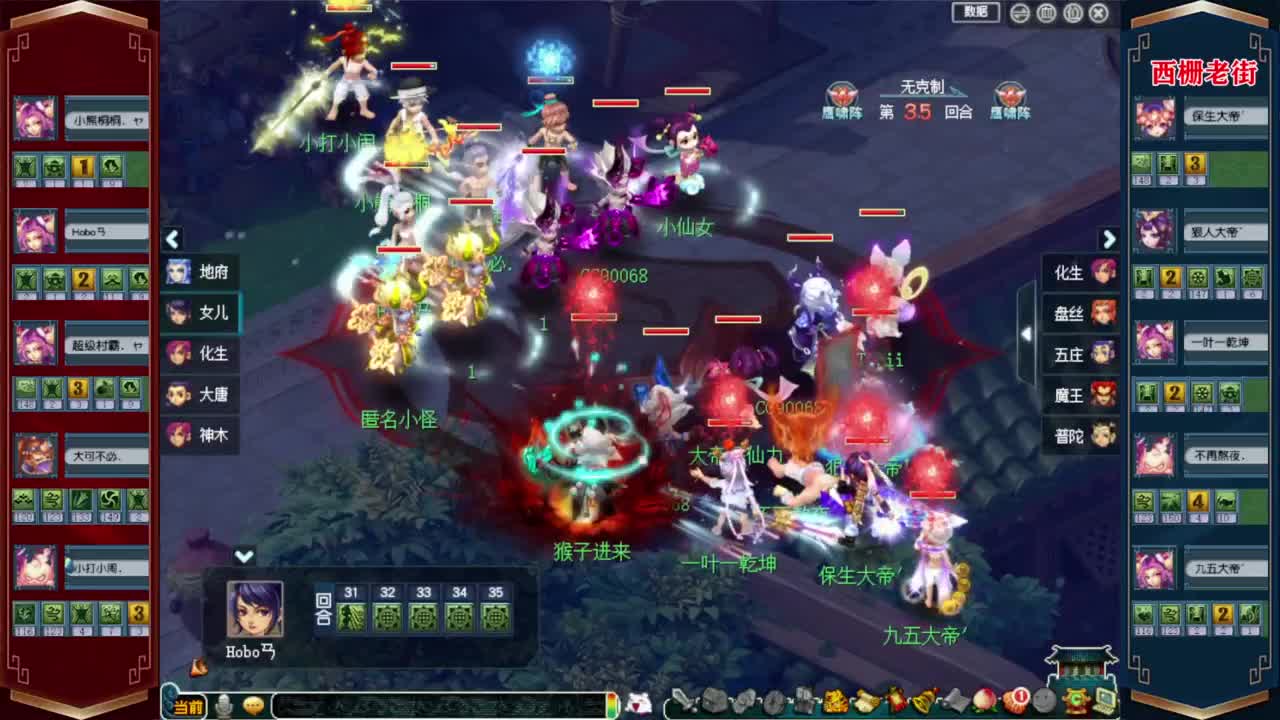1280x720 pixels.
Task: Click the tiger-head item icon in the bottom bar
Action: (833, 701)
